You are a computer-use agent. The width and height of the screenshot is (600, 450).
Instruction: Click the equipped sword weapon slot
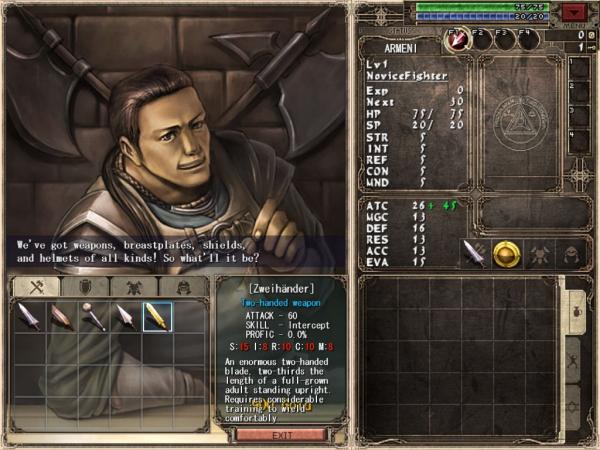click(474, 253)
